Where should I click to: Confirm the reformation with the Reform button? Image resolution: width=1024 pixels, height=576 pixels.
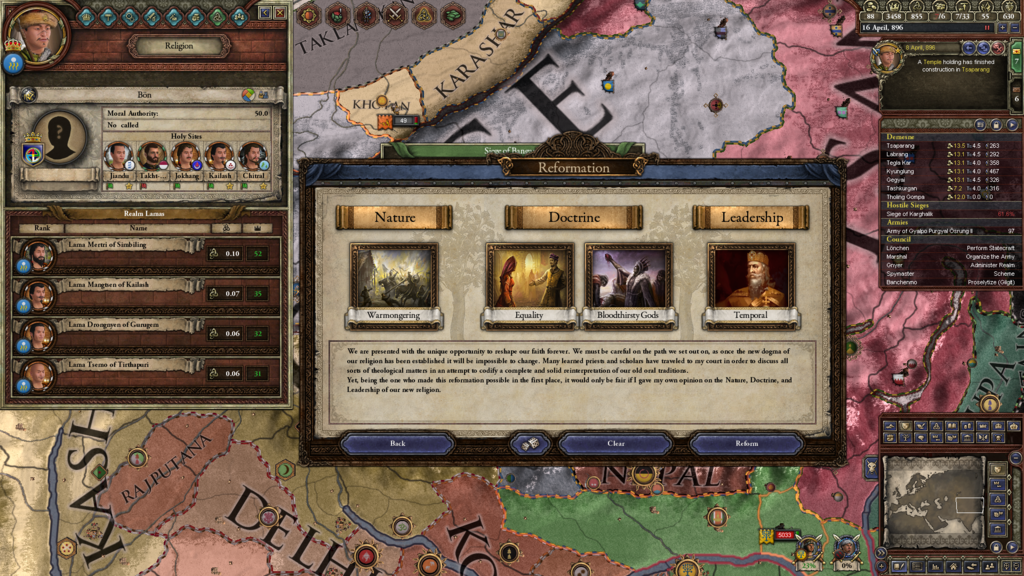[x=746, y=443]
